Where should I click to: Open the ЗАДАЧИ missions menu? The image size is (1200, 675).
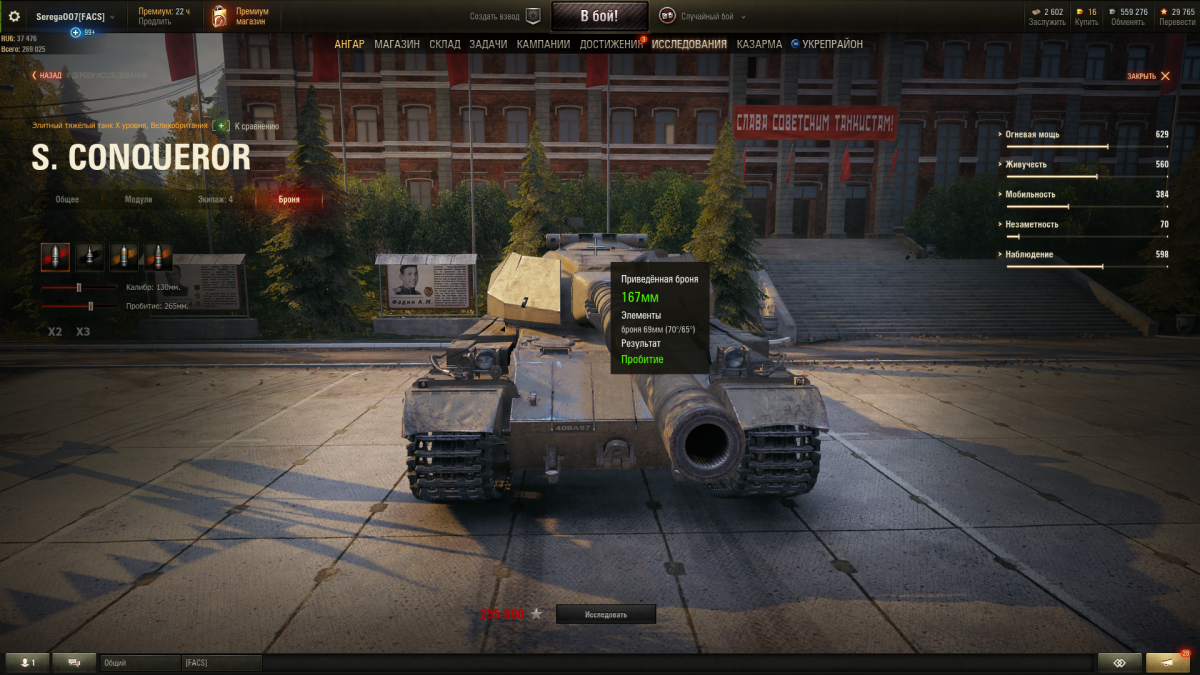click(x=489, y=44)
